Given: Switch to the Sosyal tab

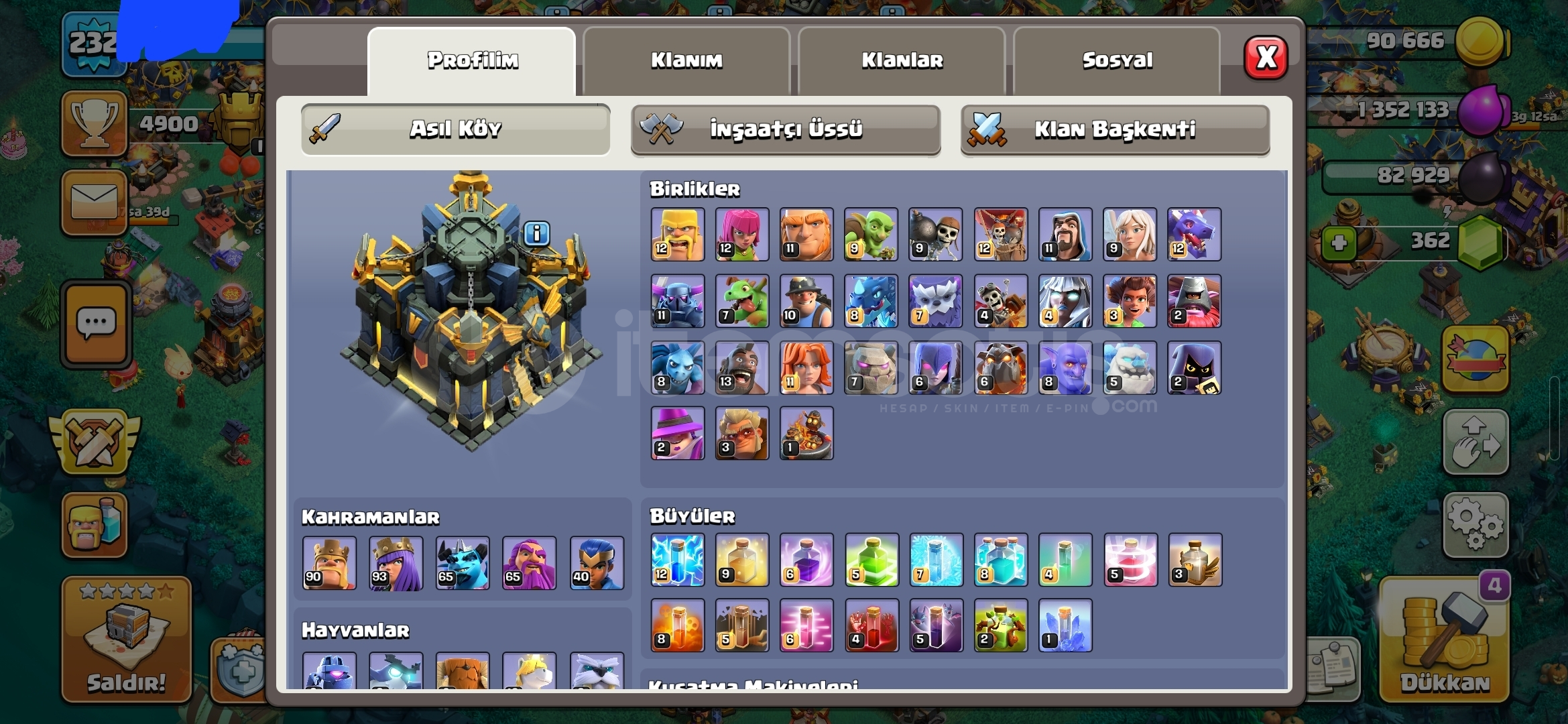Looking at the screenshot, I should (1116, 60).
